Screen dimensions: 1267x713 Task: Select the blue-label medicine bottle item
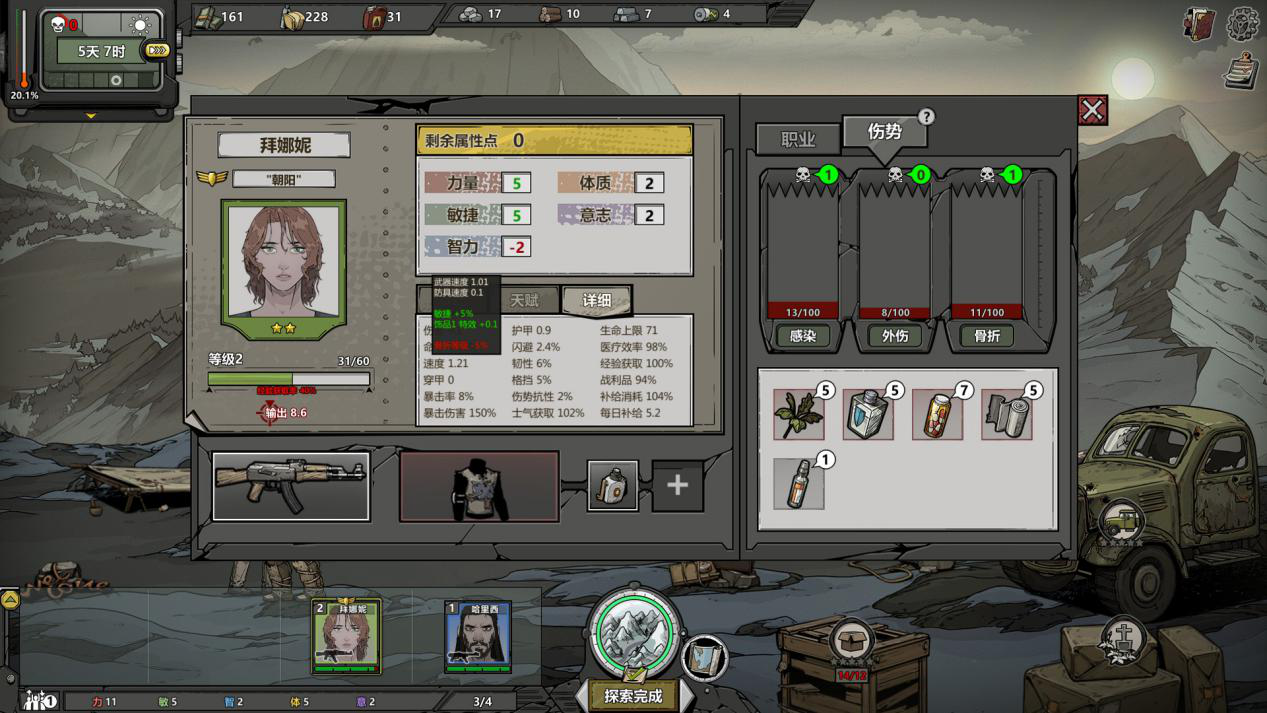click(868, 415)
